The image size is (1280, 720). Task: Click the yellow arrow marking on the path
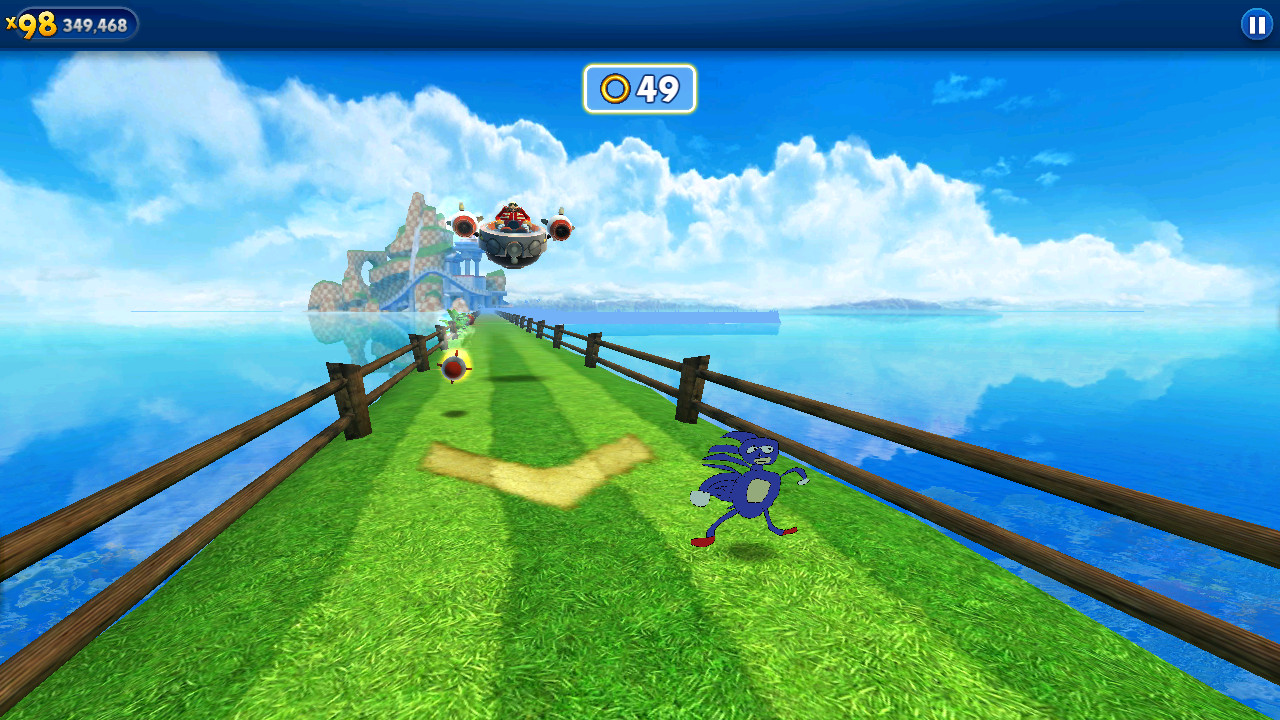tap(530, 470)
